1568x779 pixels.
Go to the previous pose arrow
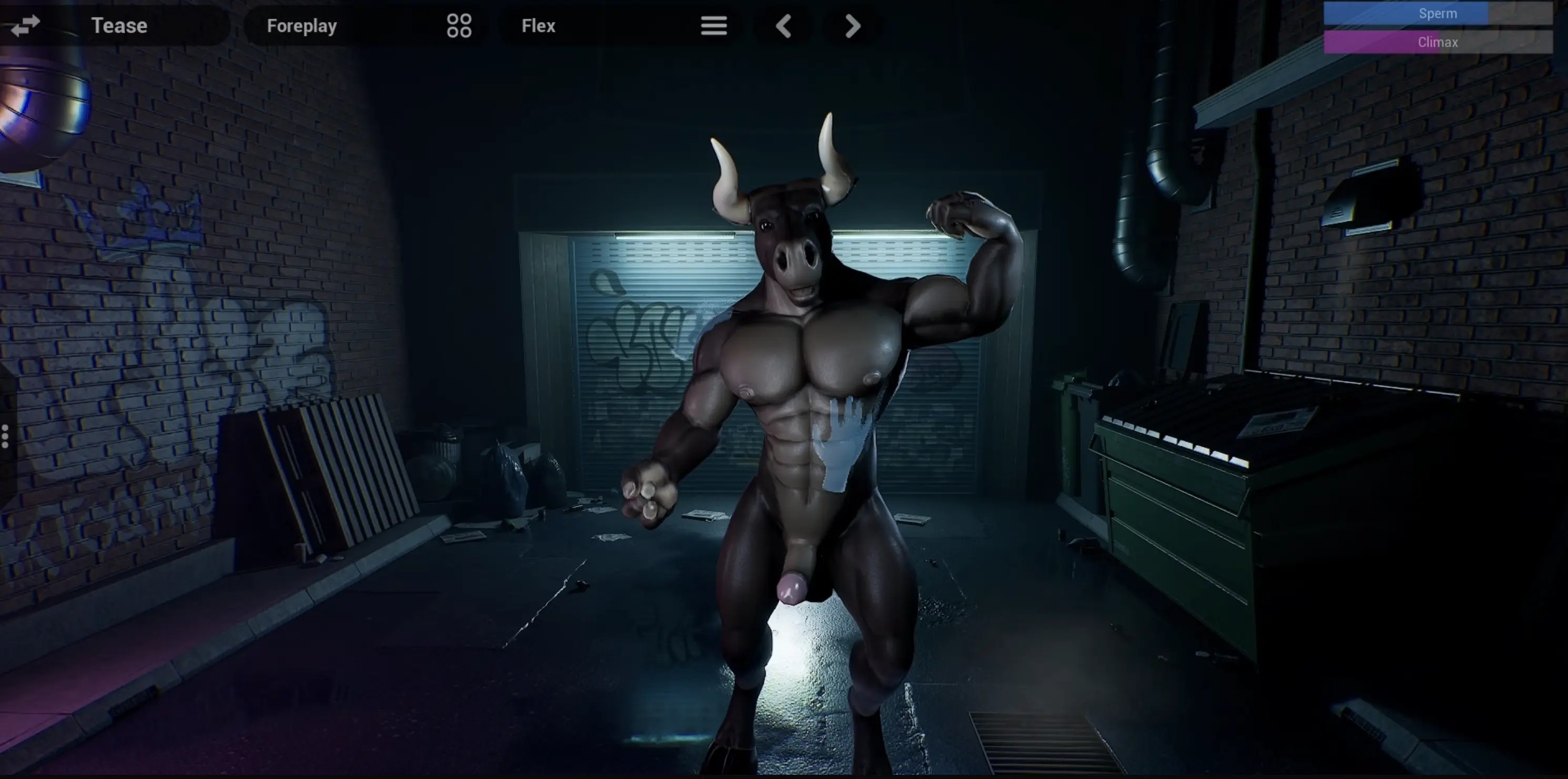[783, 26]
